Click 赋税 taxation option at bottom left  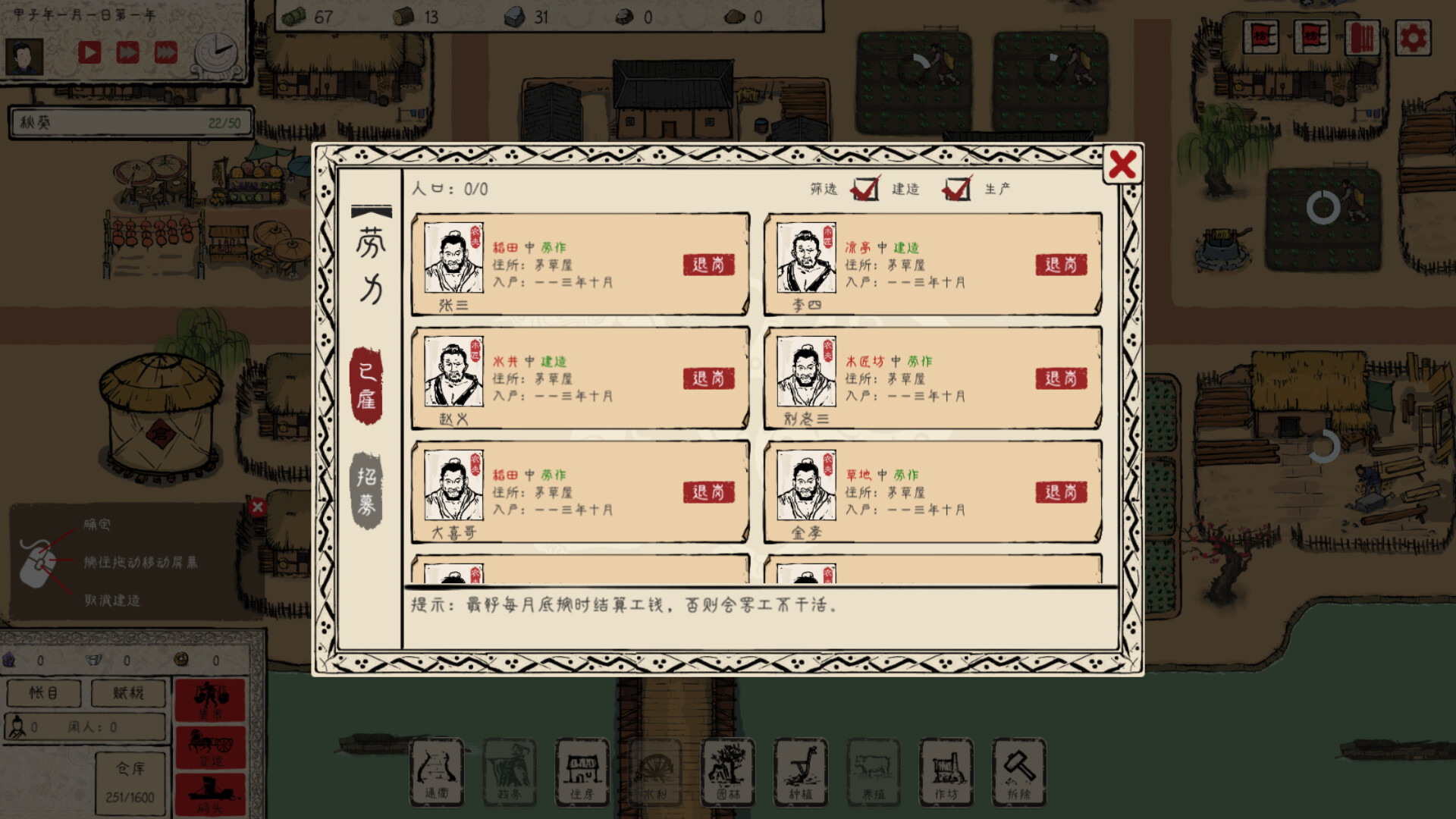(127, 692)
